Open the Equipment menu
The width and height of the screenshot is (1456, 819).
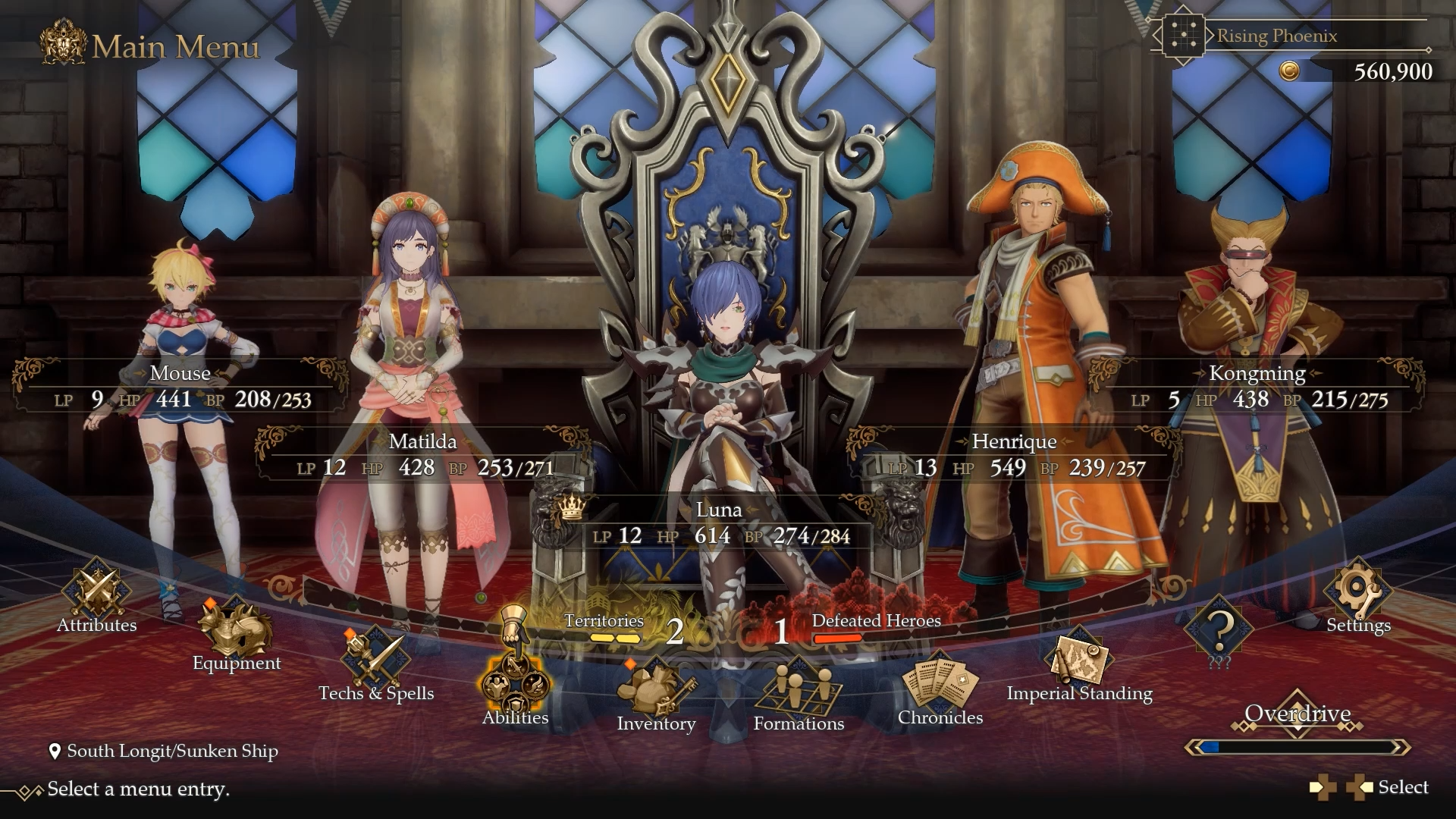click(x=236, y=635)
